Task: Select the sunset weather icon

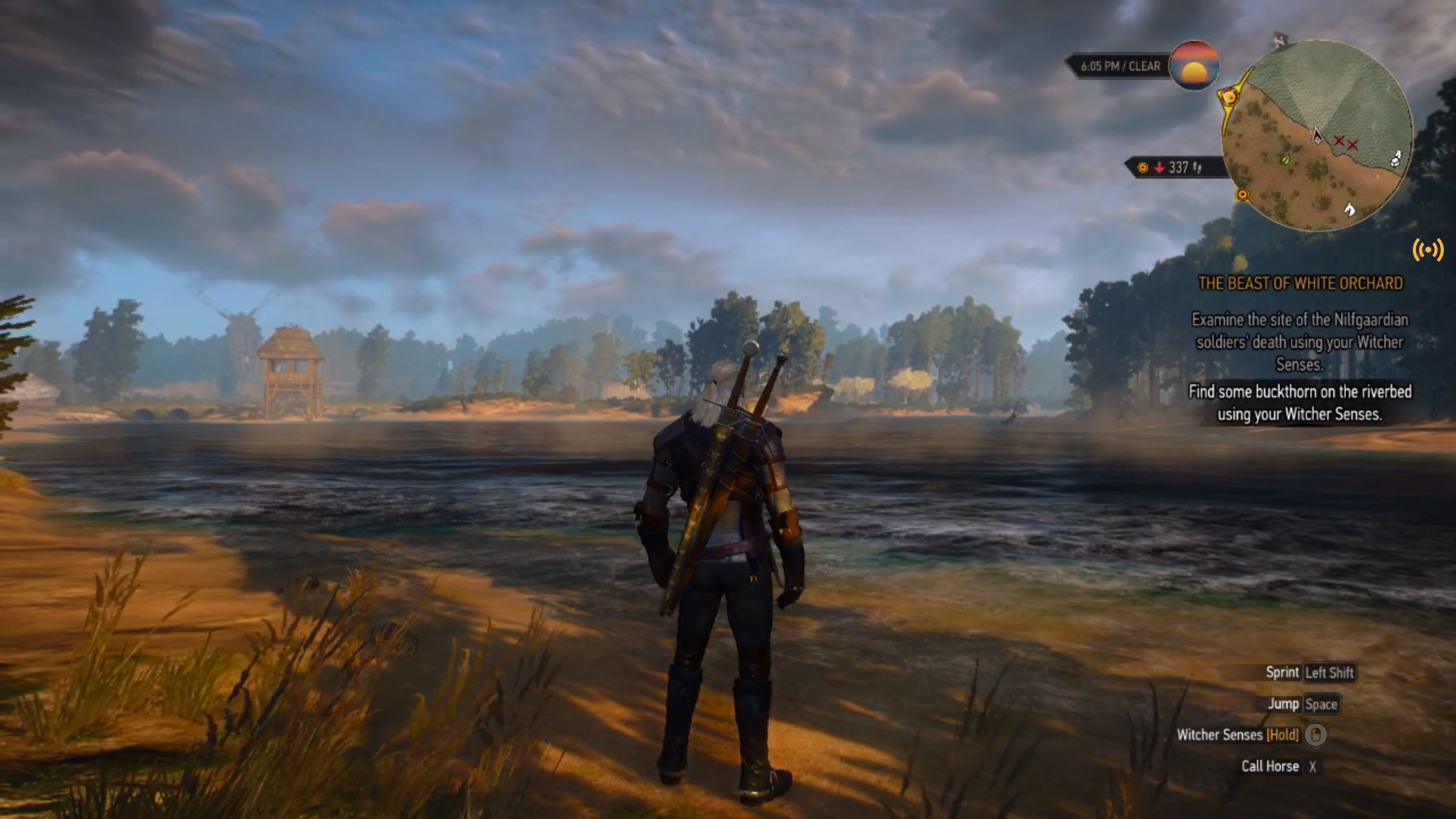Action: click(x=1194, y=65)
